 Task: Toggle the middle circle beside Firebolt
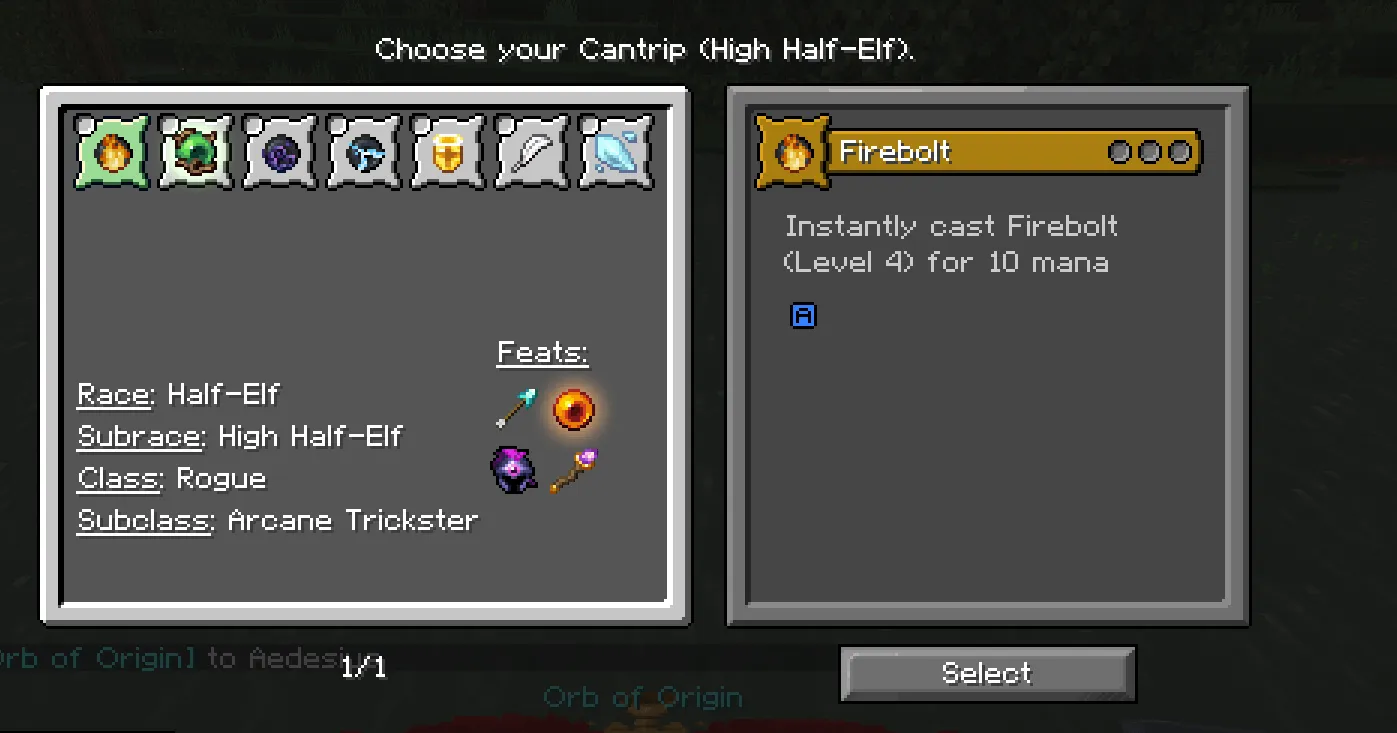(1151, 152)
